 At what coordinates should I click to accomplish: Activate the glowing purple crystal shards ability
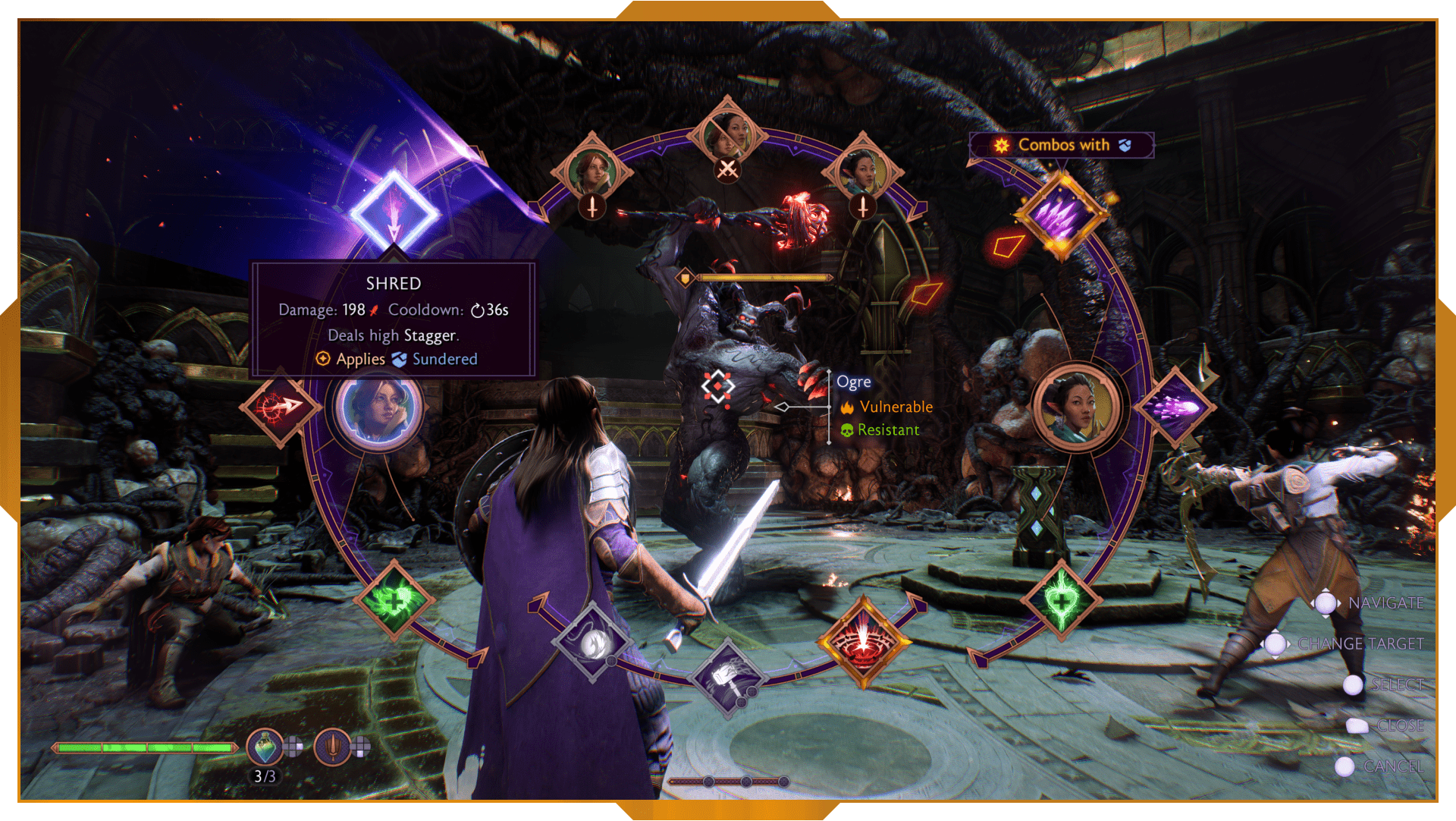coord(1062,215)
